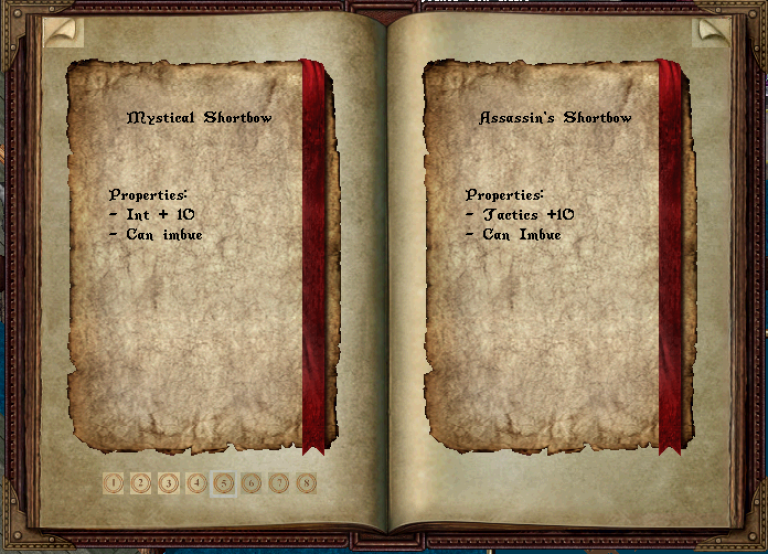768x554 pixels.
Task: Jump to page 3
Action: tap(169, 484)
